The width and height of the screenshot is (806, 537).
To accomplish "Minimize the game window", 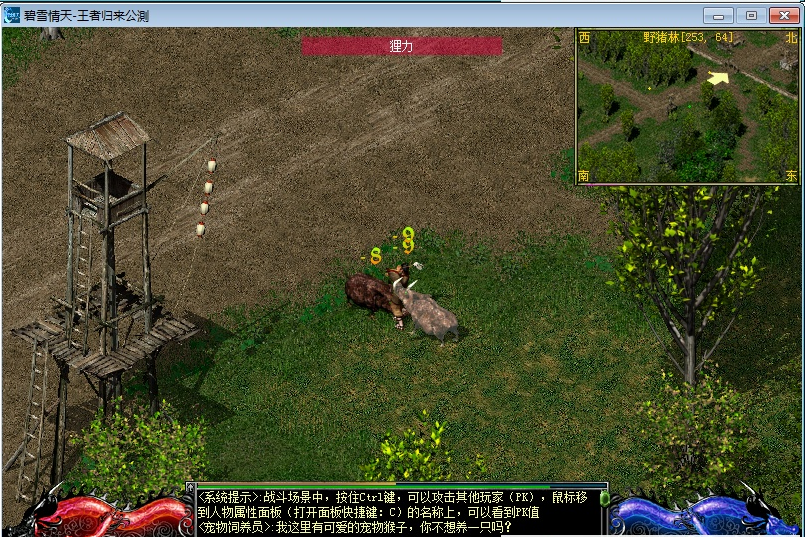I will pyautogui.click(x=717, y=15).
